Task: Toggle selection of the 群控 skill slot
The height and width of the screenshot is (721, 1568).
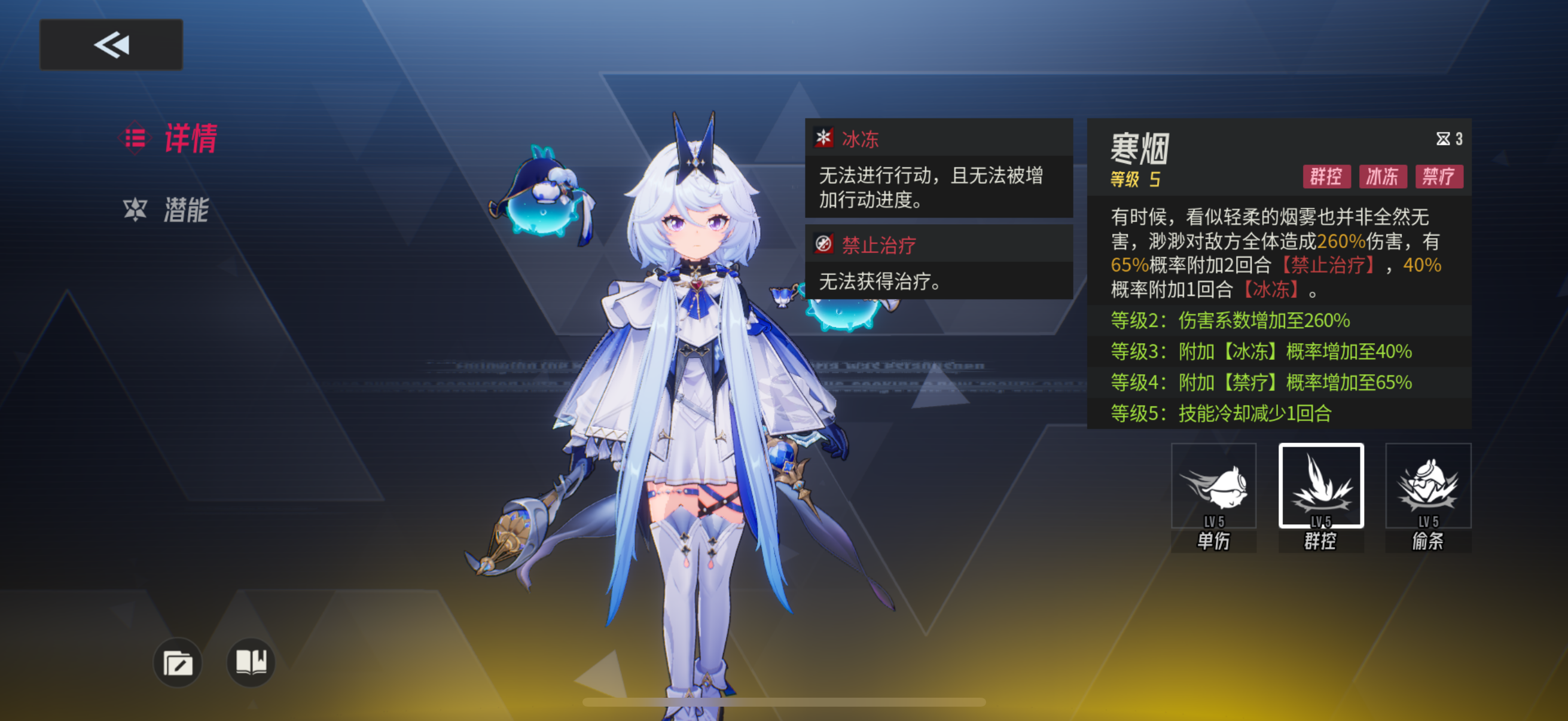Action: tap(1320, 487)
